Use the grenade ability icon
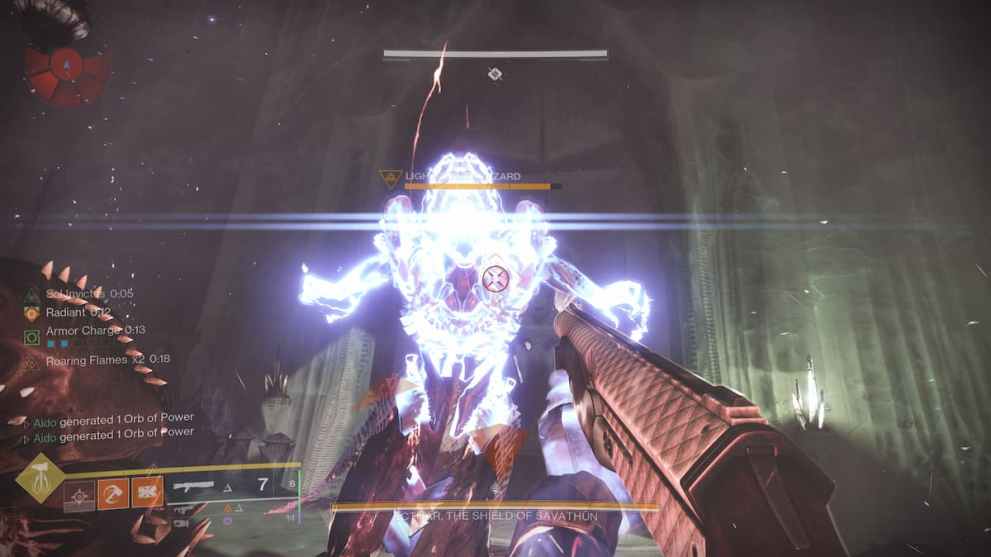Viewport: 991px width, 557px height. [x=80, y=493]
